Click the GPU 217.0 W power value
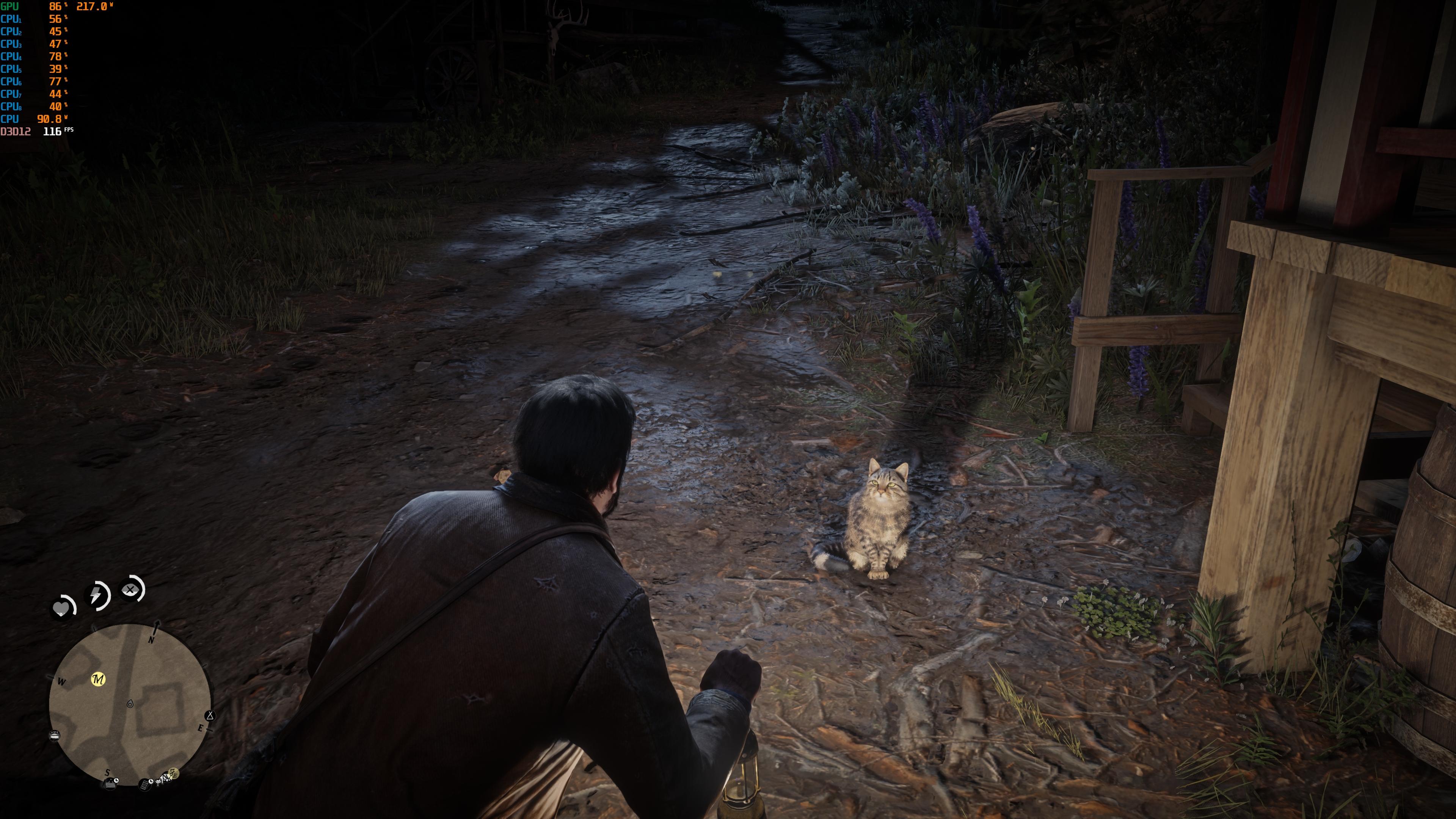Screen dimensions: 1456x819 pyautogui.click(x=91, y=7)
